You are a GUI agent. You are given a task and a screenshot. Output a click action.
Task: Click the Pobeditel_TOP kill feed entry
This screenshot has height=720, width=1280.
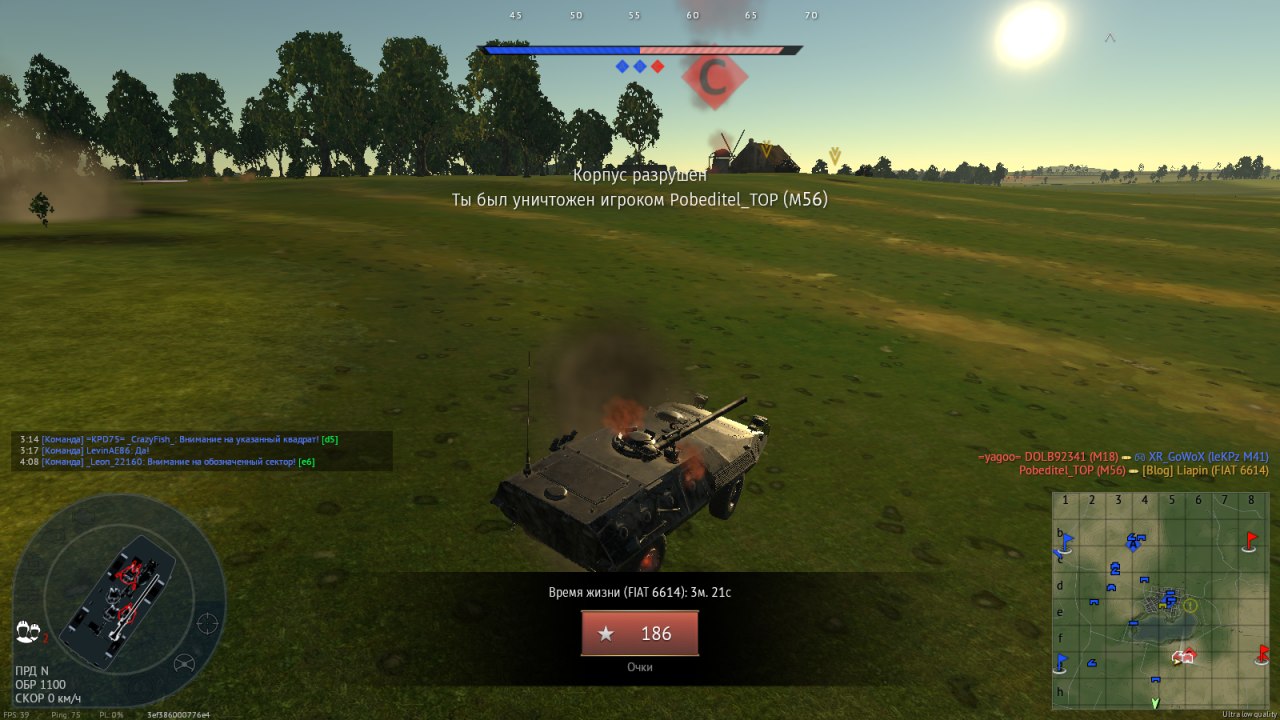pyautogui.click(x=1143, y=470)
